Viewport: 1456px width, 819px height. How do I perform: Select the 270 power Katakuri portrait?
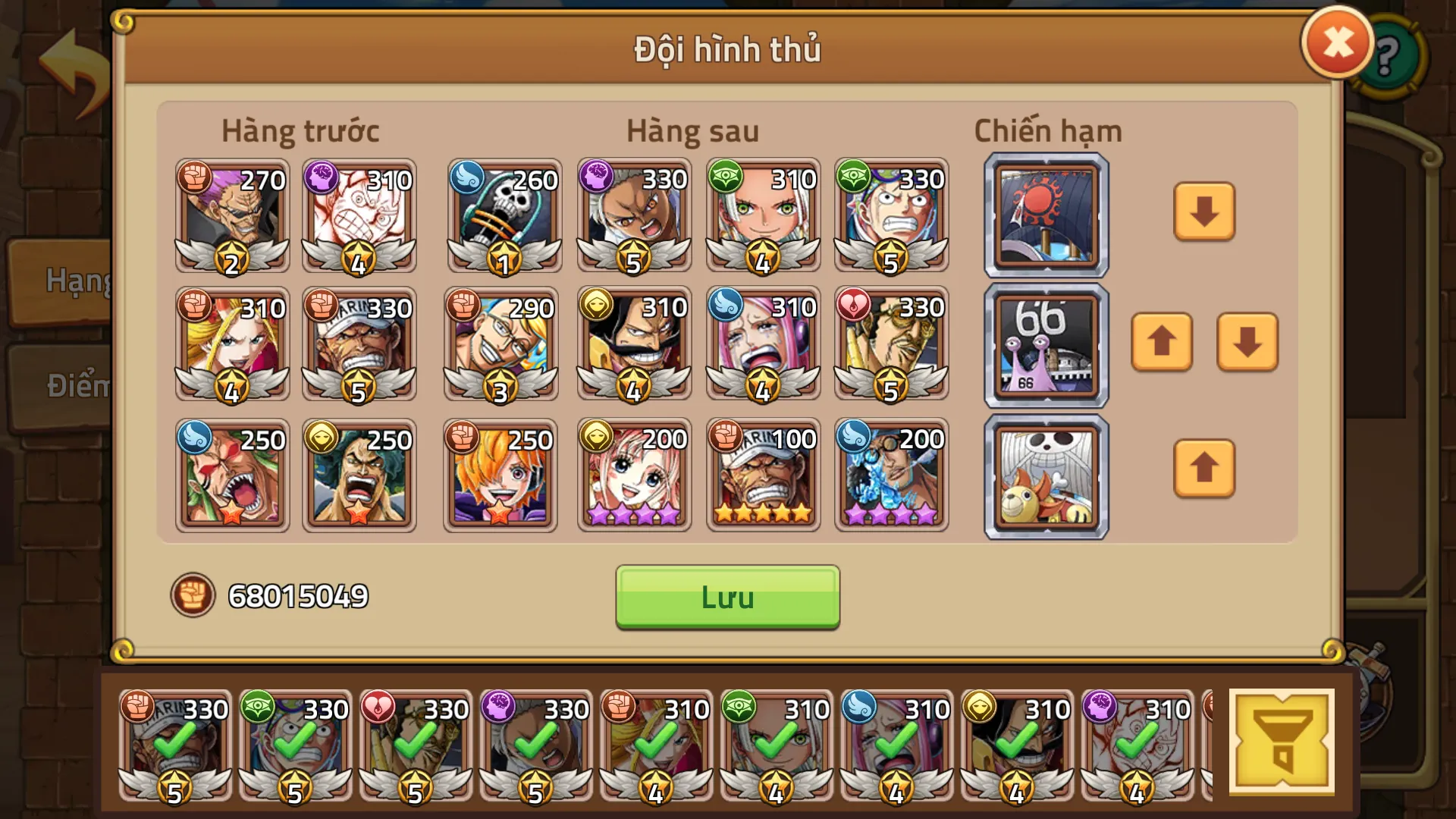pos(232,216)
